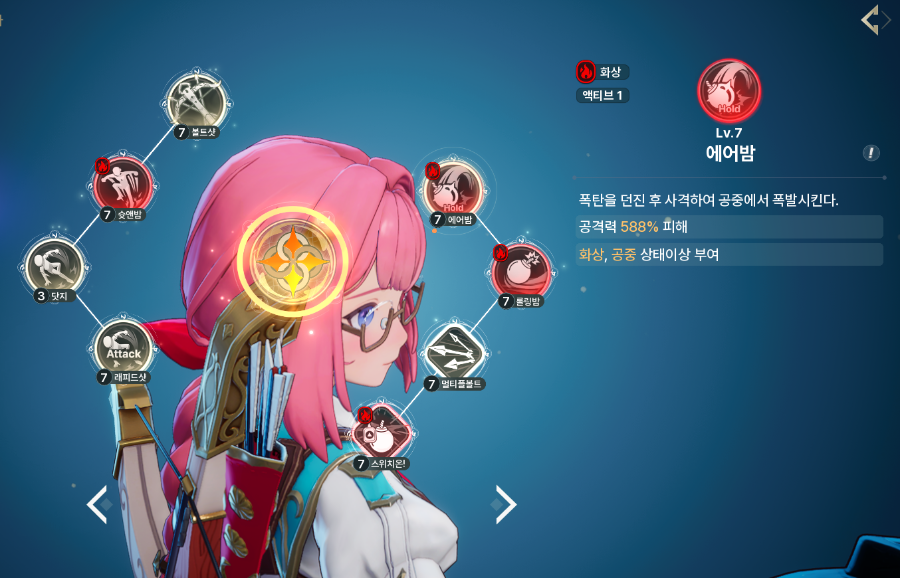900x578 pixels.
Task: Choose the 슛앤밤 skill node
Action: [x=122, y=184]
